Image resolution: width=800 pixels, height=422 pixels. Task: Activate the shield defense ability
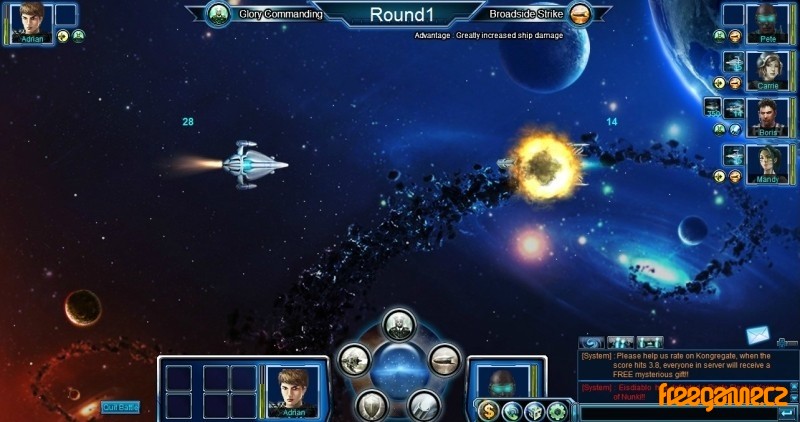click(372, 404)
